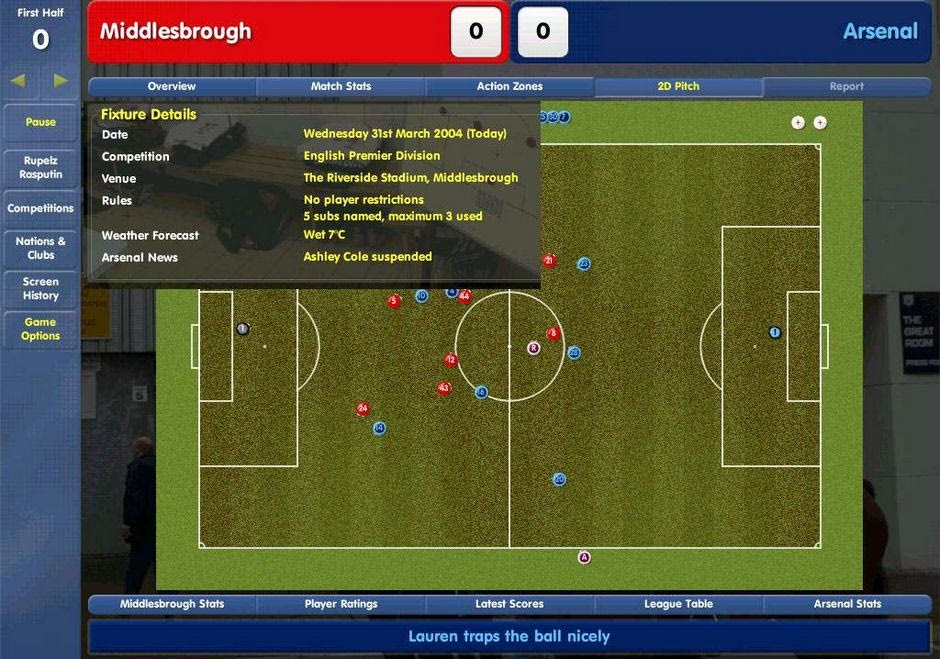The image size is (940, 659).
Task: Select the 2D Pitch tab
Action: (x=678, y=87)
